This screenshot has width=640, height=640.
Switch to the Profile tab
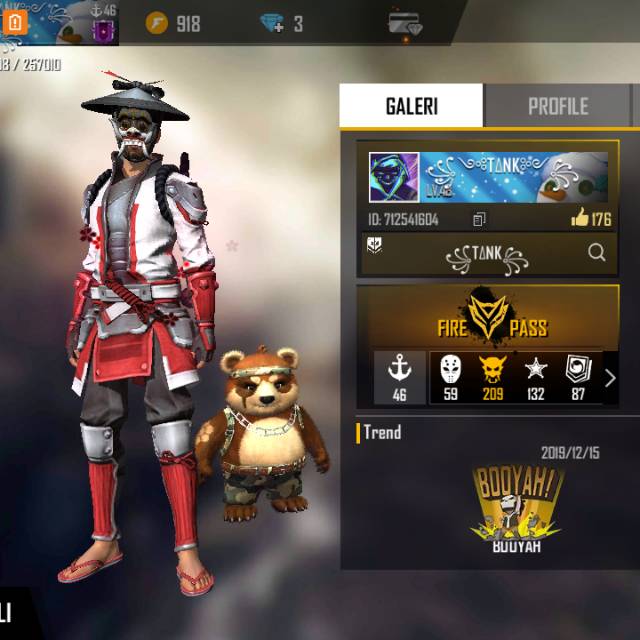[558, 106]
